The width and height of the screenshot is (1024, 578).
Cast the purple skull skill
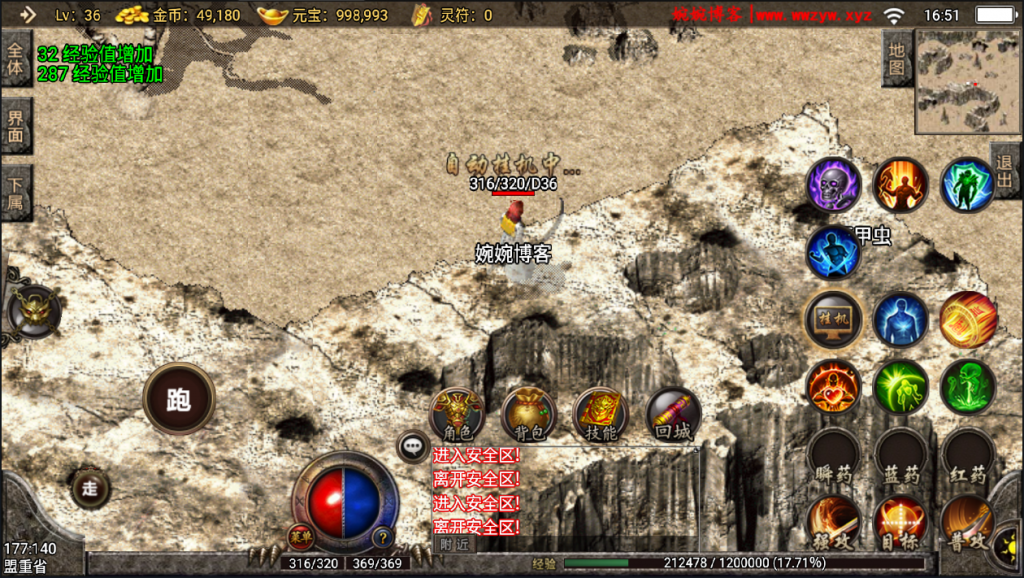point(834,185)
